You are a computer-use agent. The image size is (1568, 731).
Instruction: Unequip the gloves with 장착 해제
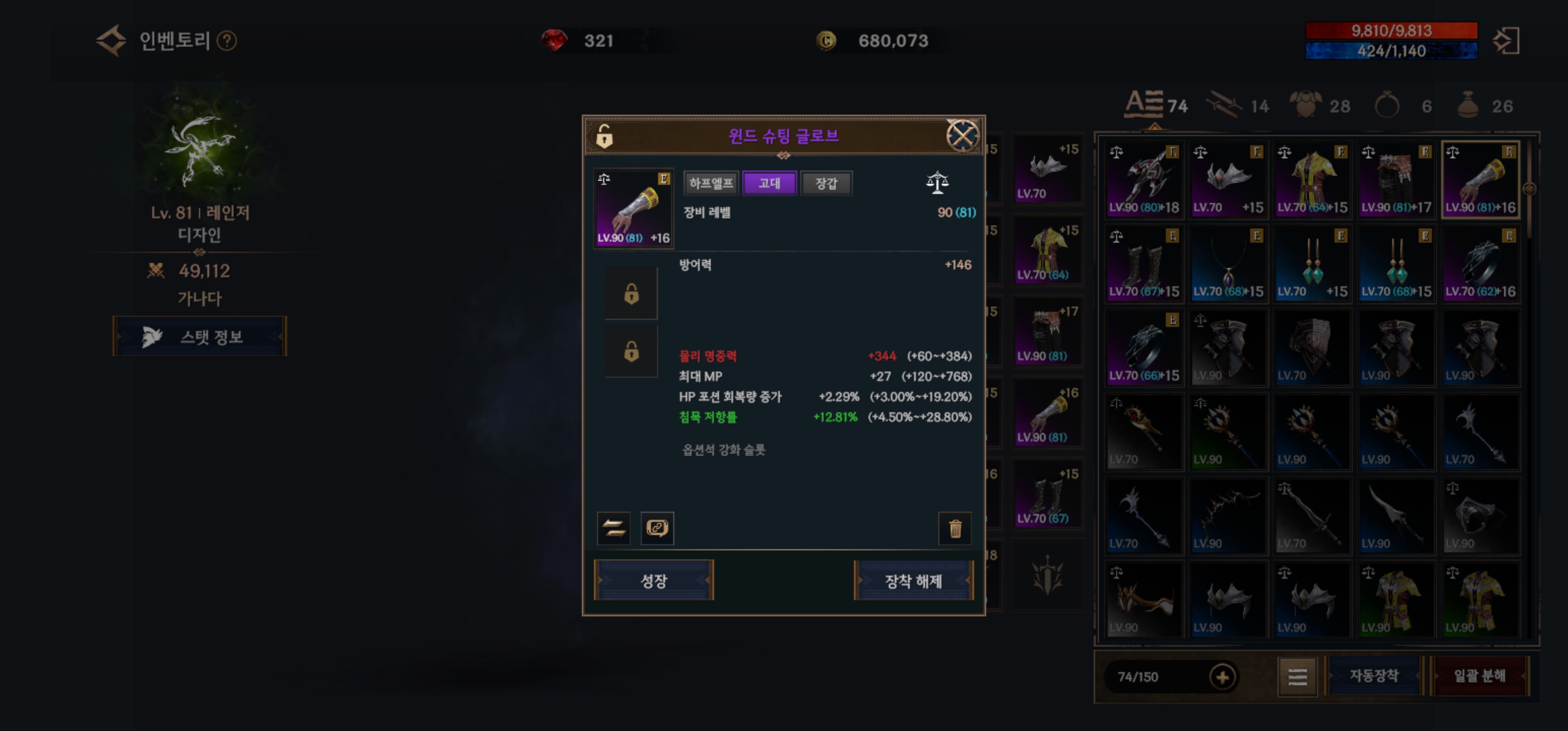tap(913, 581)
